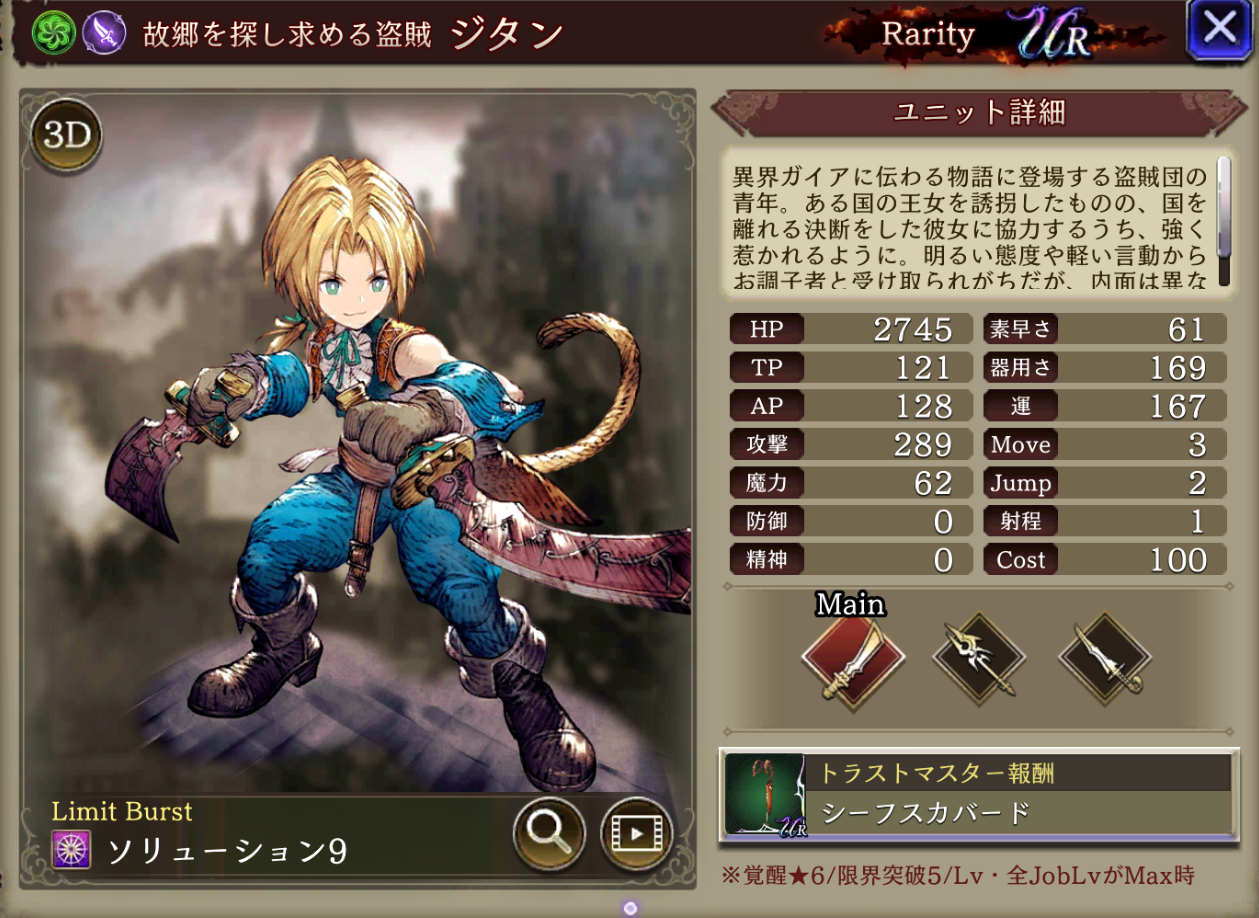
Task: Select the second sub job icon
Action: pos(979,659)
